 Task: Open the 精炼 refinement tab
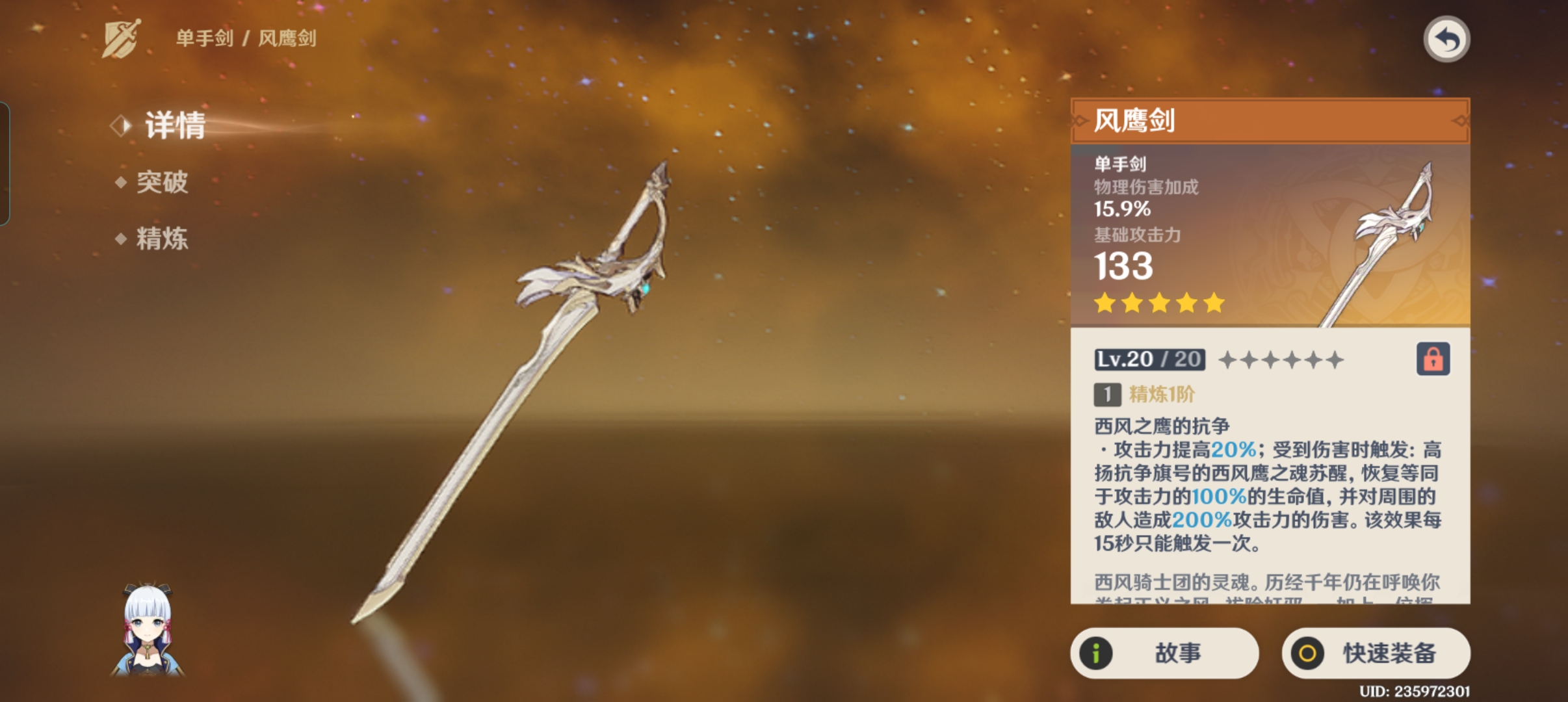[x=161, y=239]
